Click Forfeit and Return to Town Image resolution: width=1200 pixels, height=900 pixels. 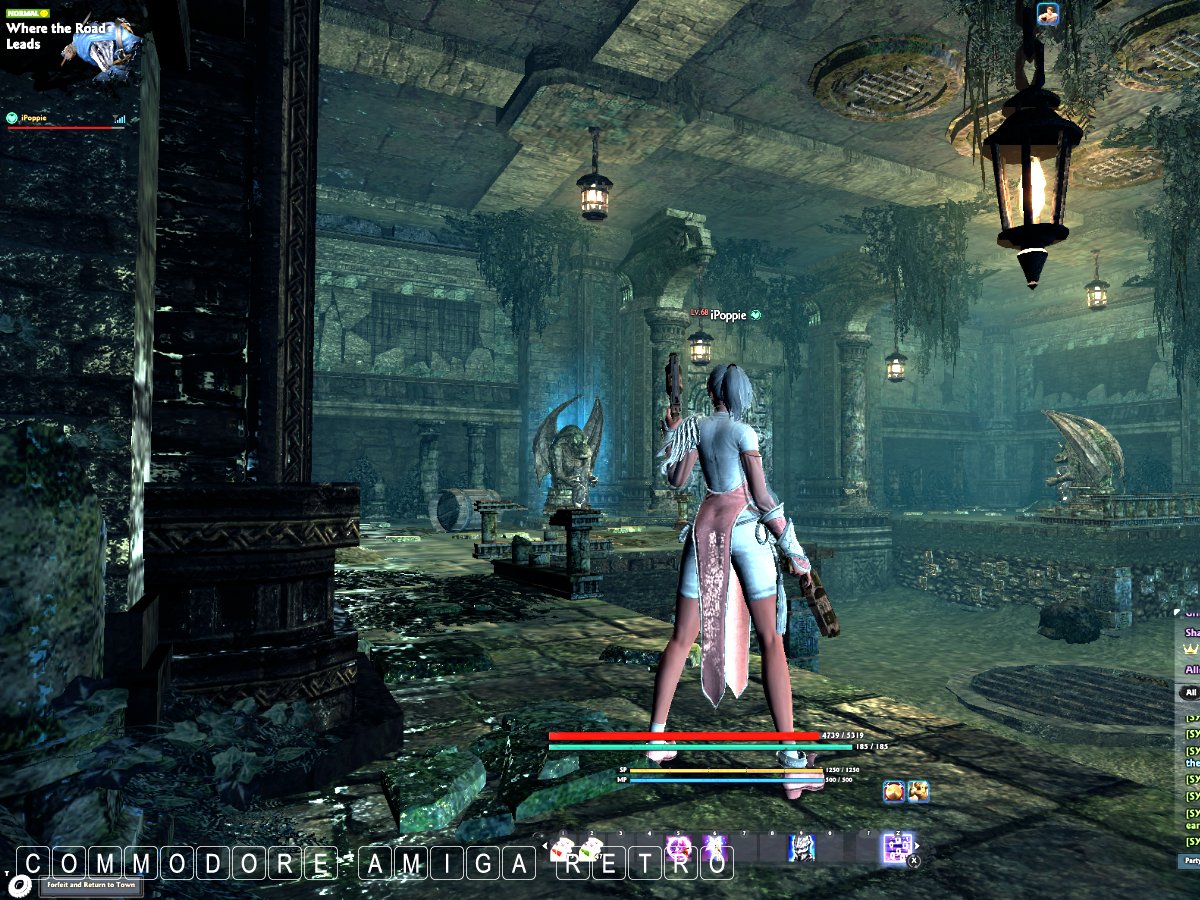point(92,884)
